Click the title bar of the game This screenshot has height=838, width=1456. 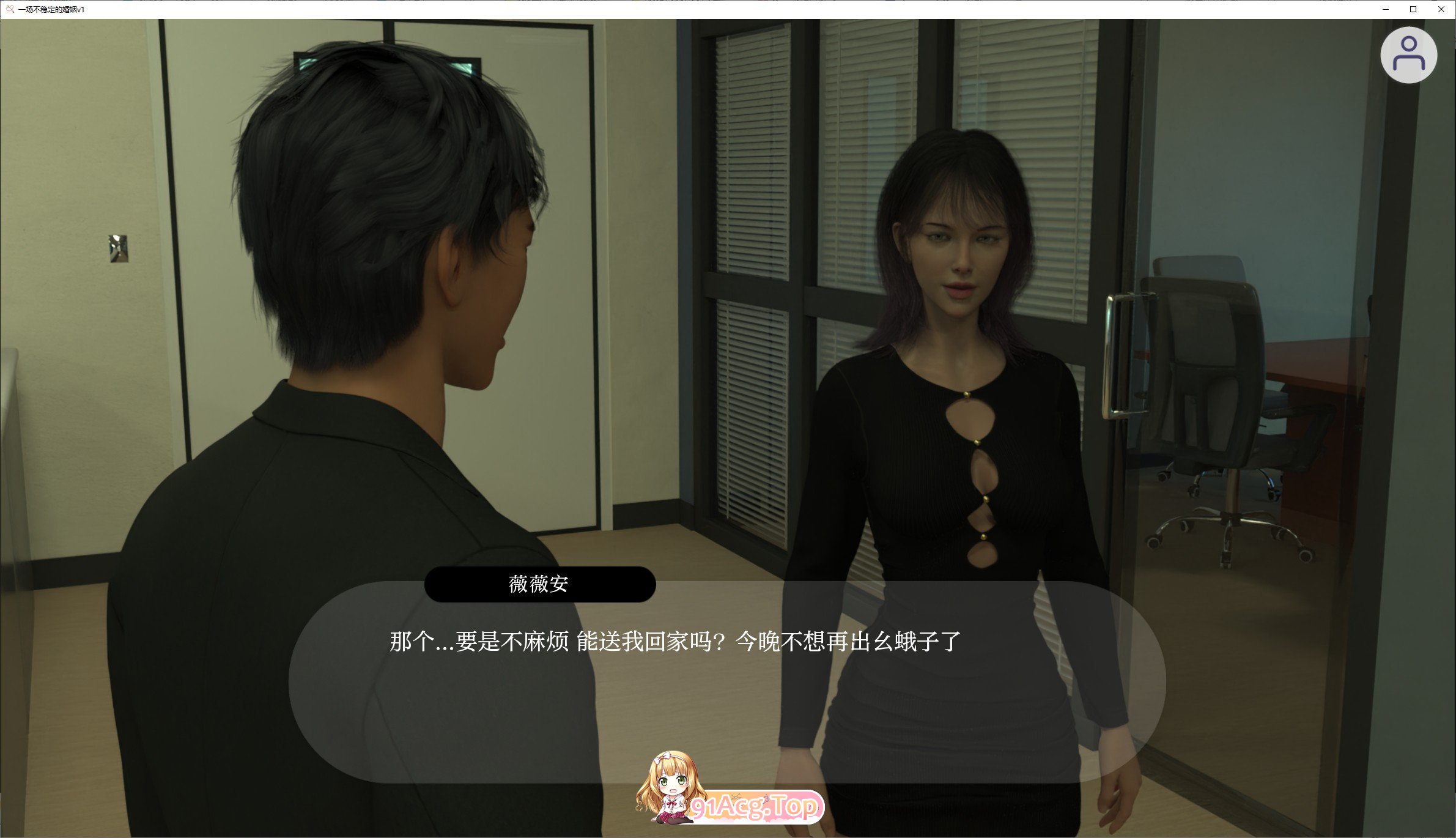pos(673,9)
